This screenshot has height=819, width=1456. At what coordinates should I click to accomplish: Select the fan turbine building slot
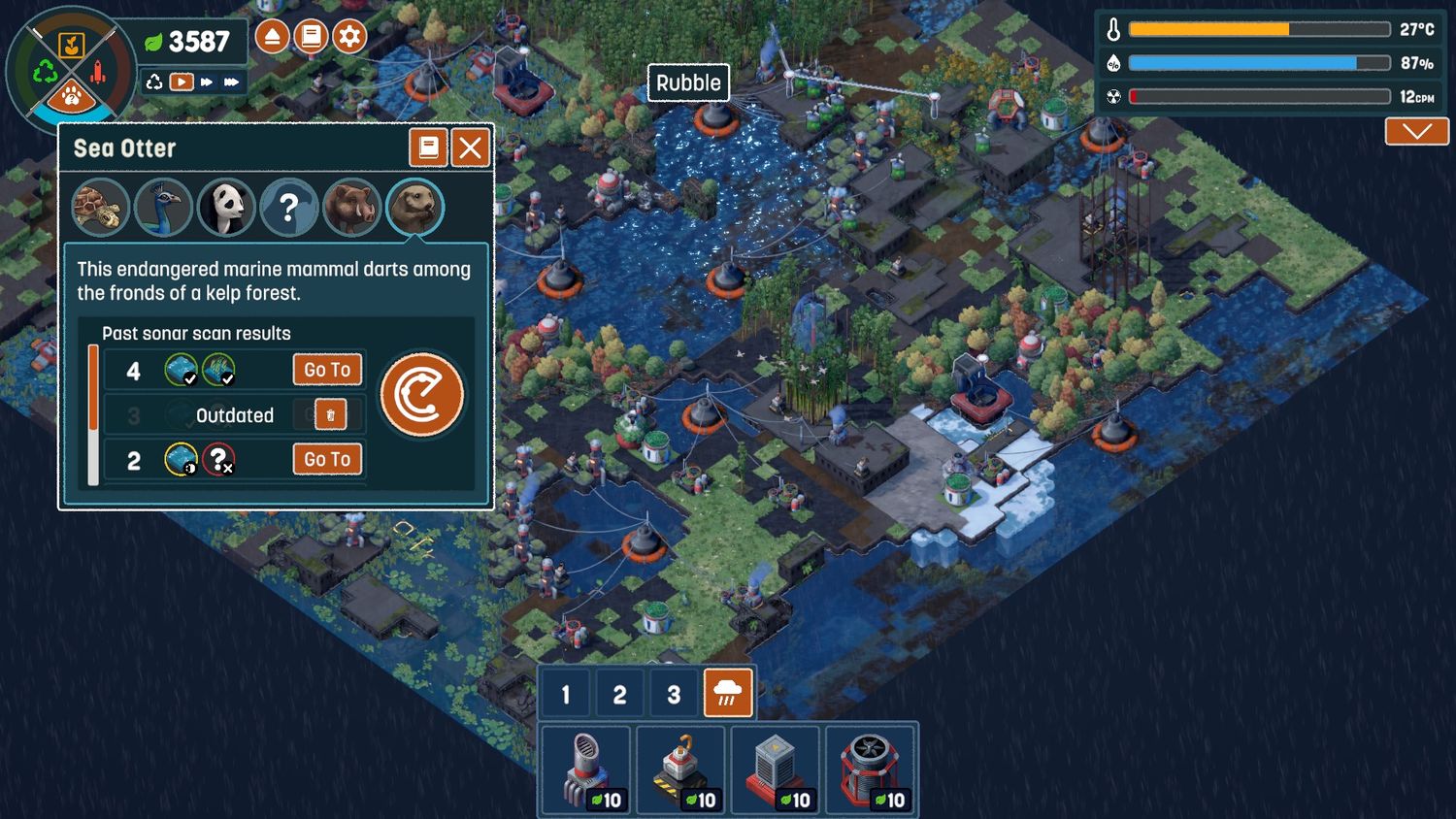point(871,769)
